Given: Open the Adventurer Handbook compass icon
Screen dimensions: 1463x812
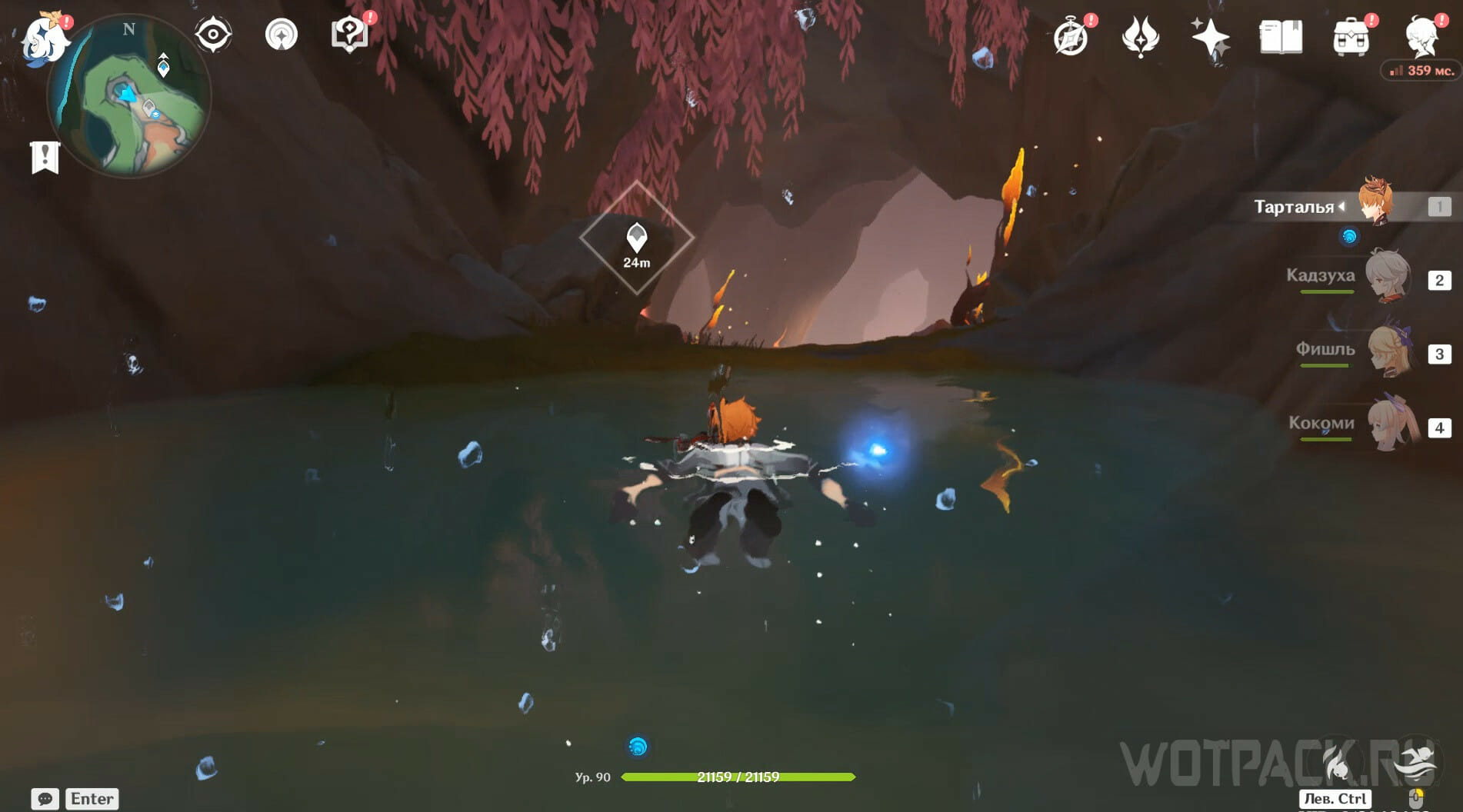Looking at the screenshot, I should 1071,37.
